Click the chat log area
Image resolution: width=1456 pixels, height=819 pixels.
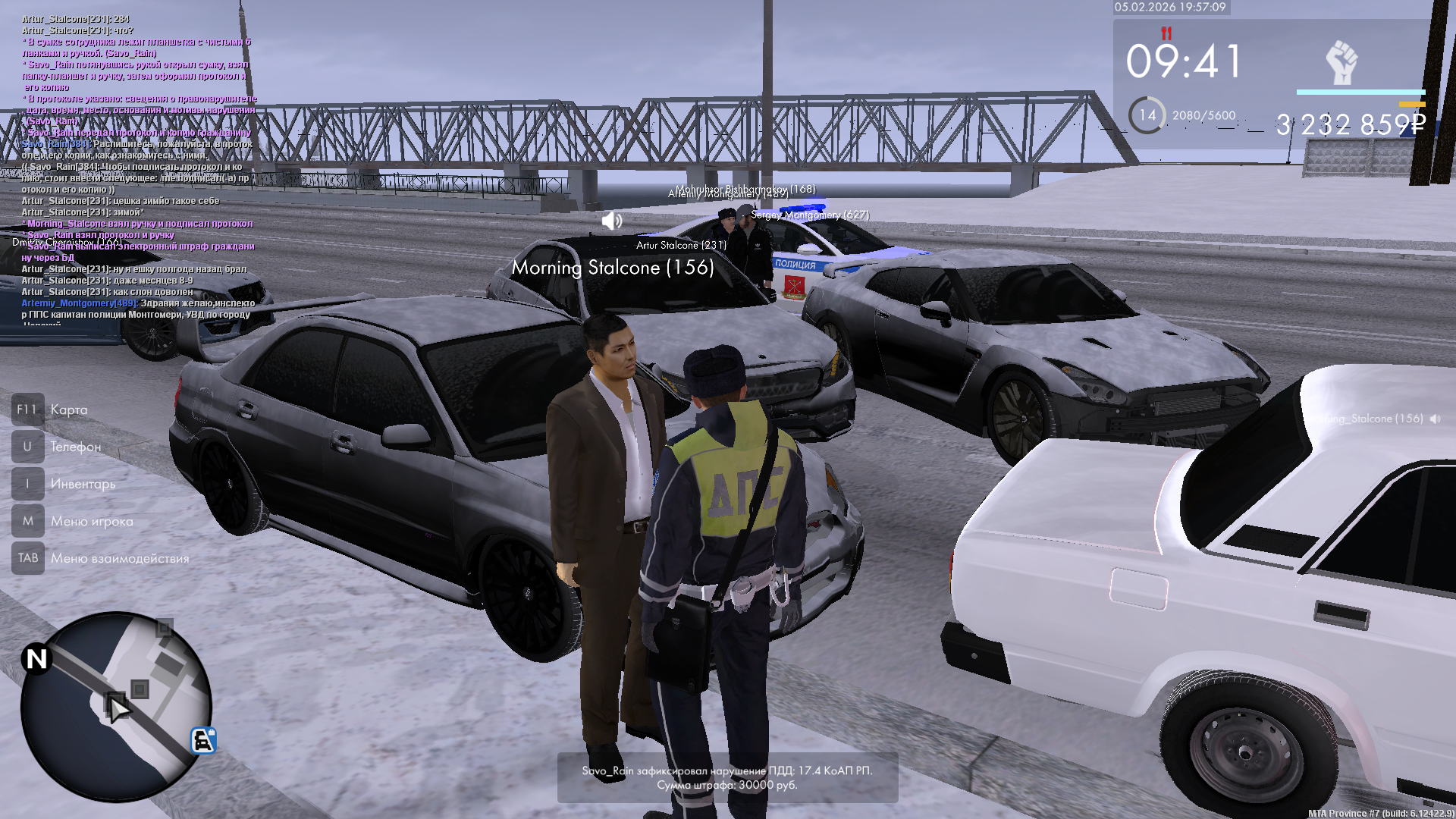pyautogui.click(x=136, y=167)
